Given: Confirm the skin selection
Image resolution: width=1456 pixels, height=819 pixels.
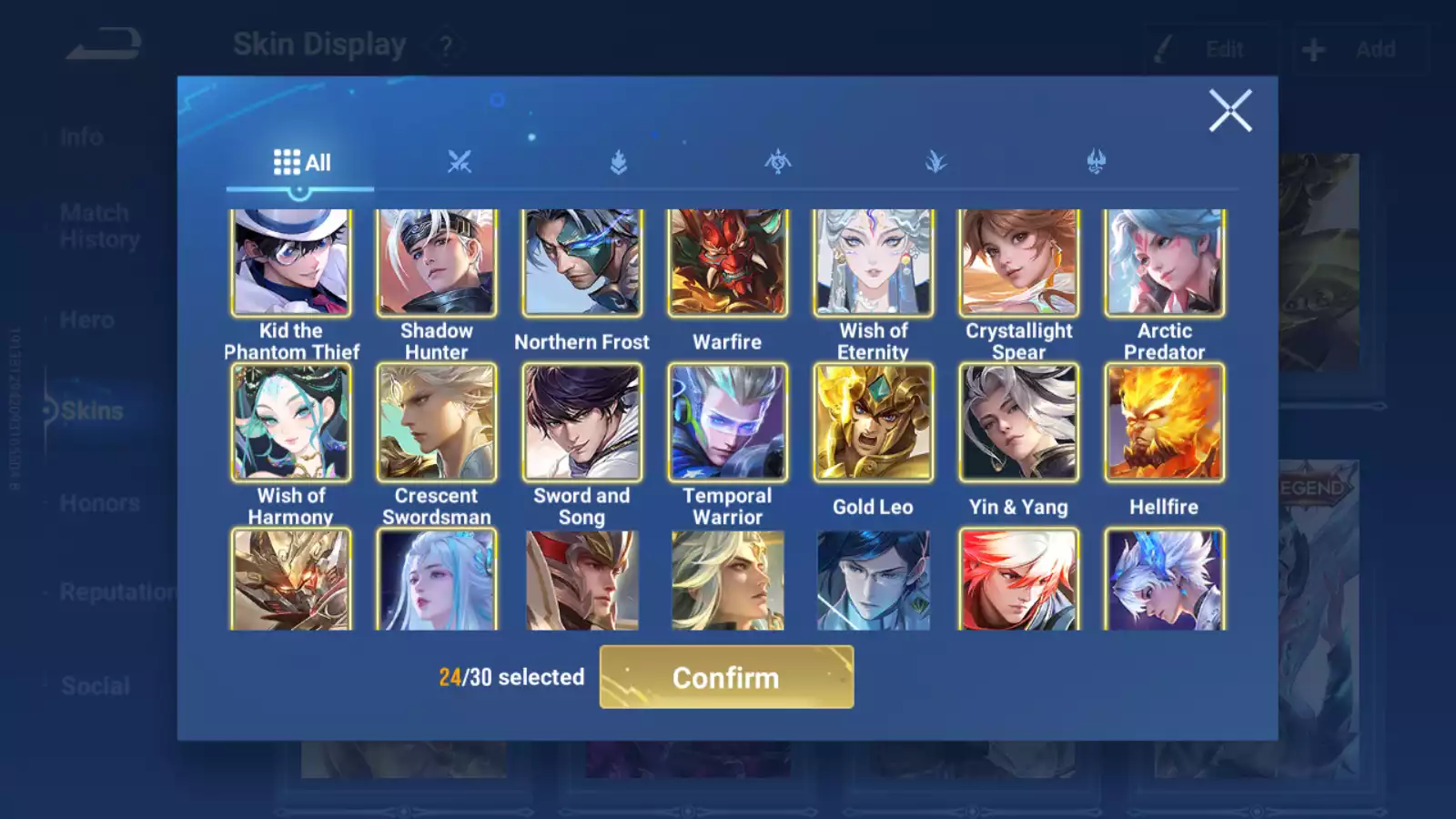Looking at the screenshot, I should click(x=726, y=677).
